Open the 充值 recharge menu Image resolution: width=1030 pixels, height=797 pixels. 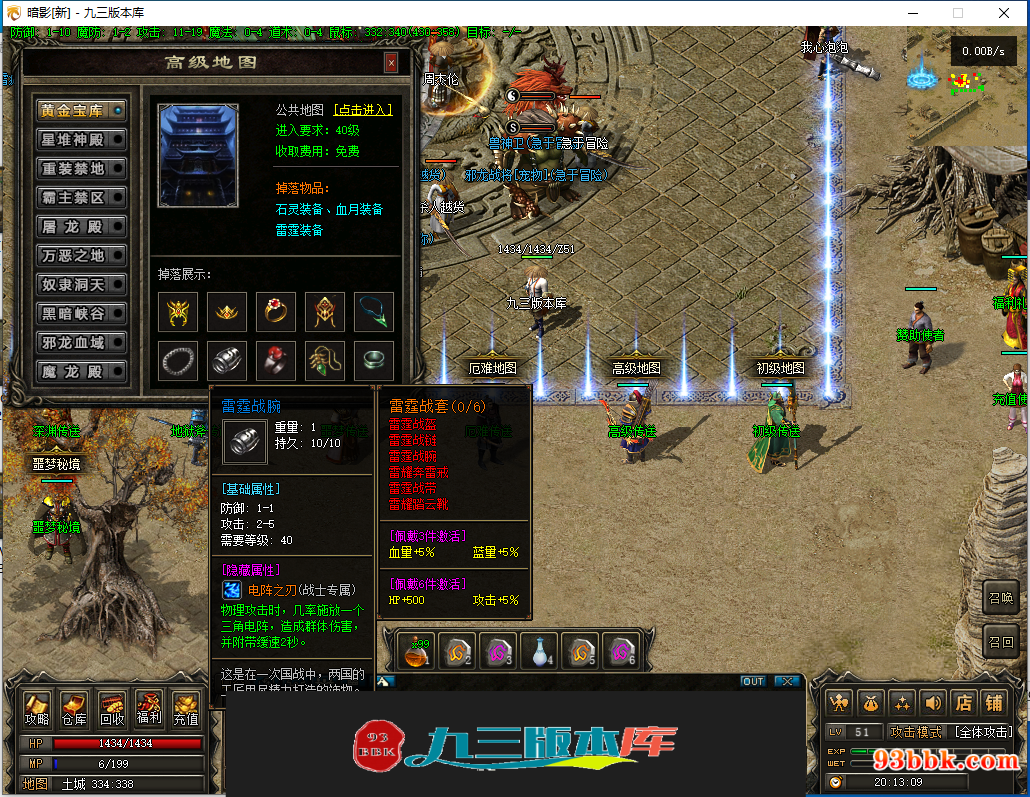click(x=186, y=708)
